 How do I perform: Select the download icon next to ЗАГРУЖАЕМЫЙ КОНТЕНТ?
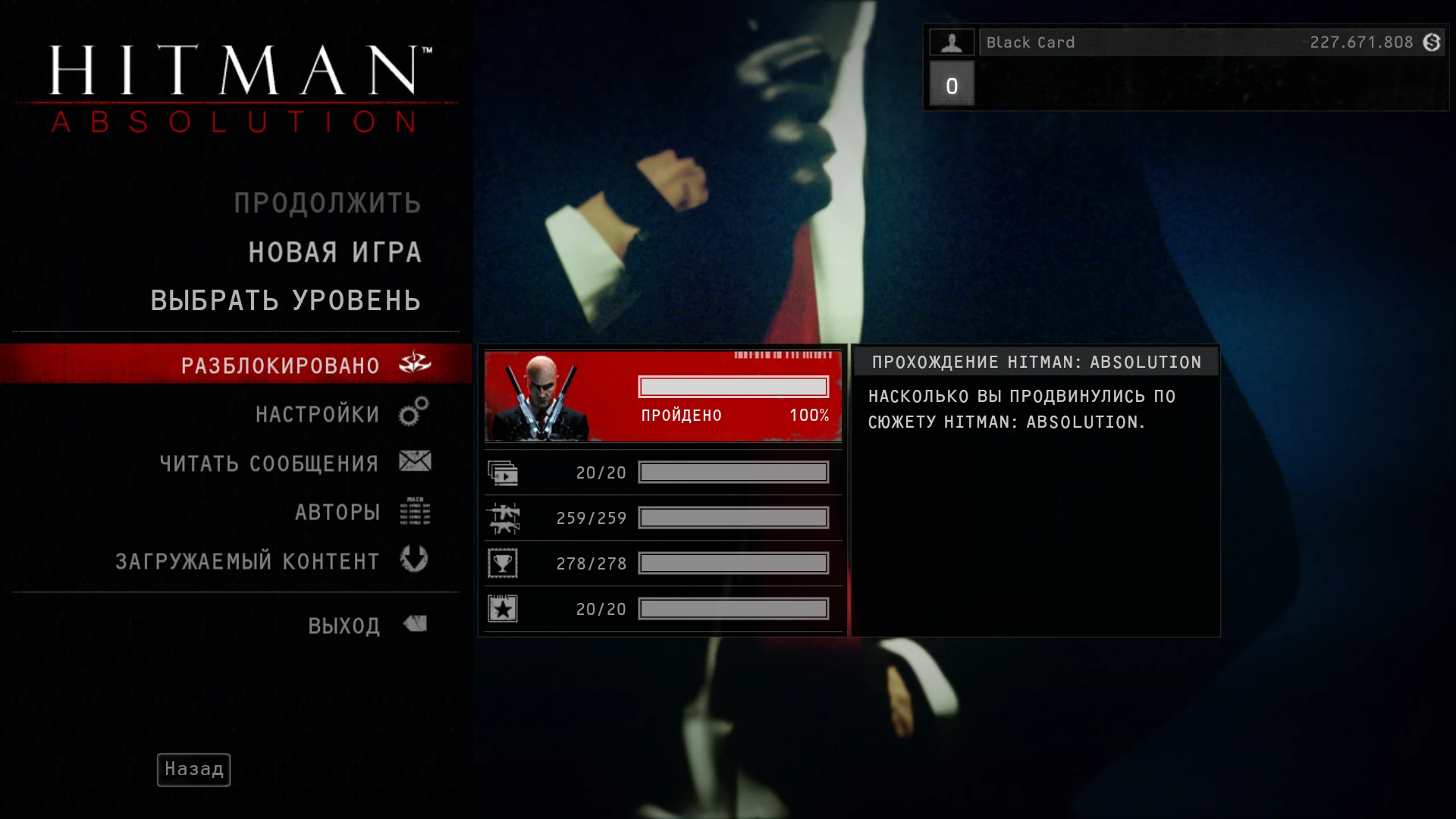413,560
